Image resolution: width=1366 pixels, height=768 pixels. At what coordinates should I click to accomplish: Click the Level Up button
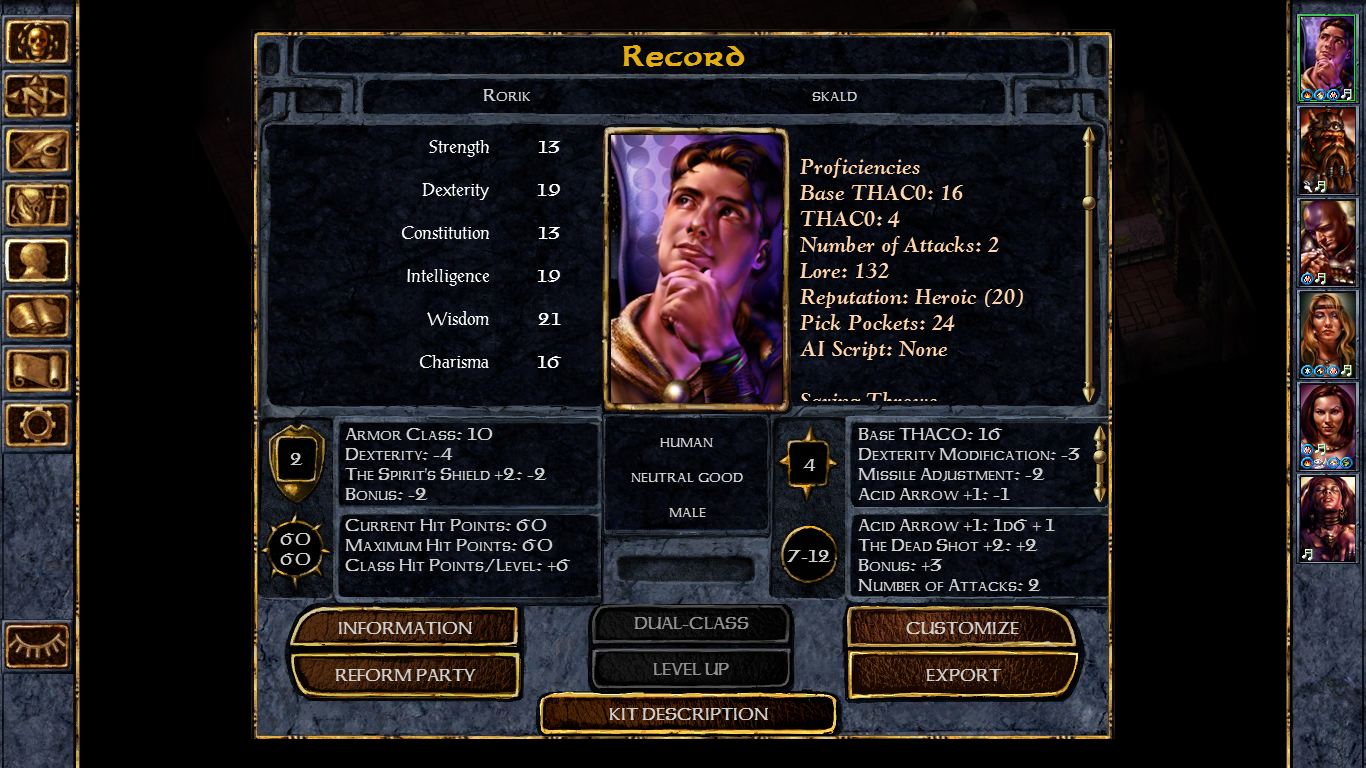tap(690, 669)
